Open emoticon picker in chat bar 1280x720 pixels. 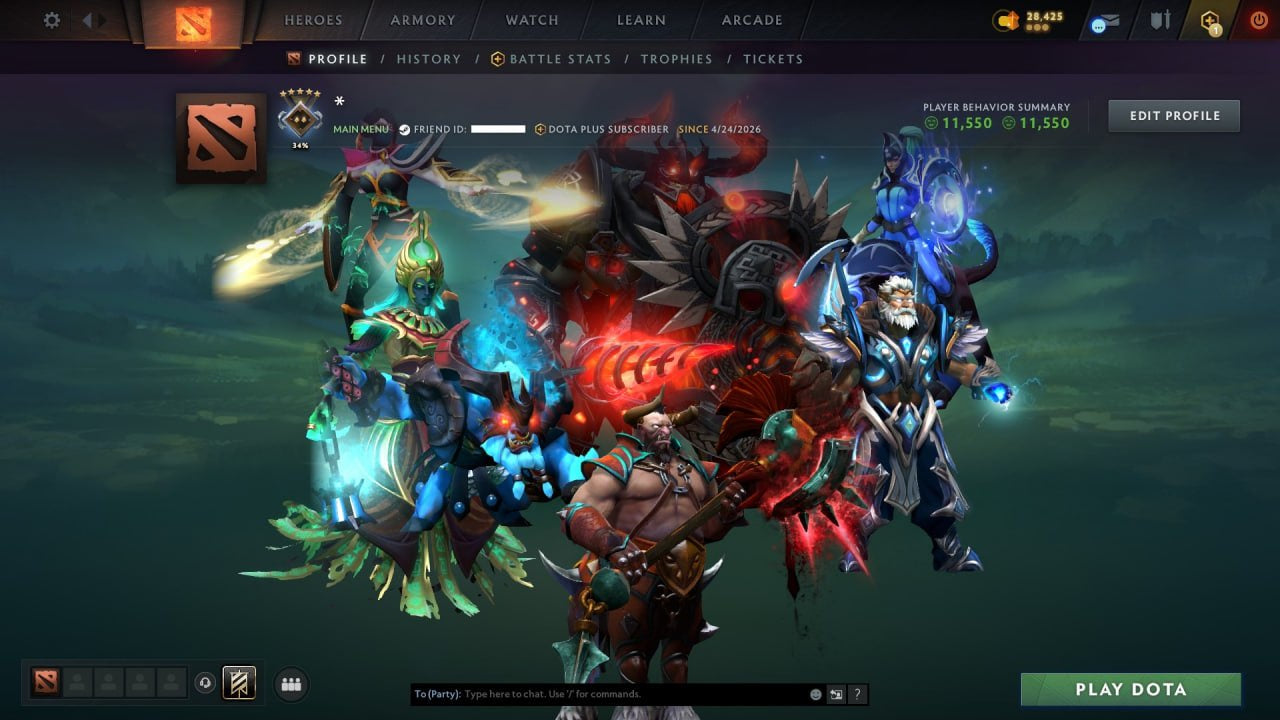click(815, 694)
